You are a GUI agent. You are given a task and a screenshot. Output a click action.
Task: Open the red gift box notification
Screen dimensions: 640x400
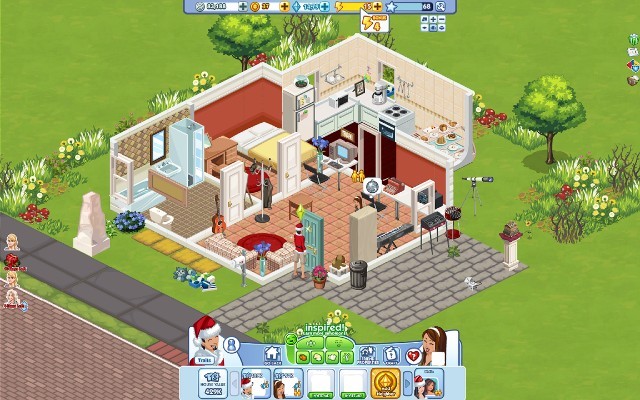tap(12, 261)
